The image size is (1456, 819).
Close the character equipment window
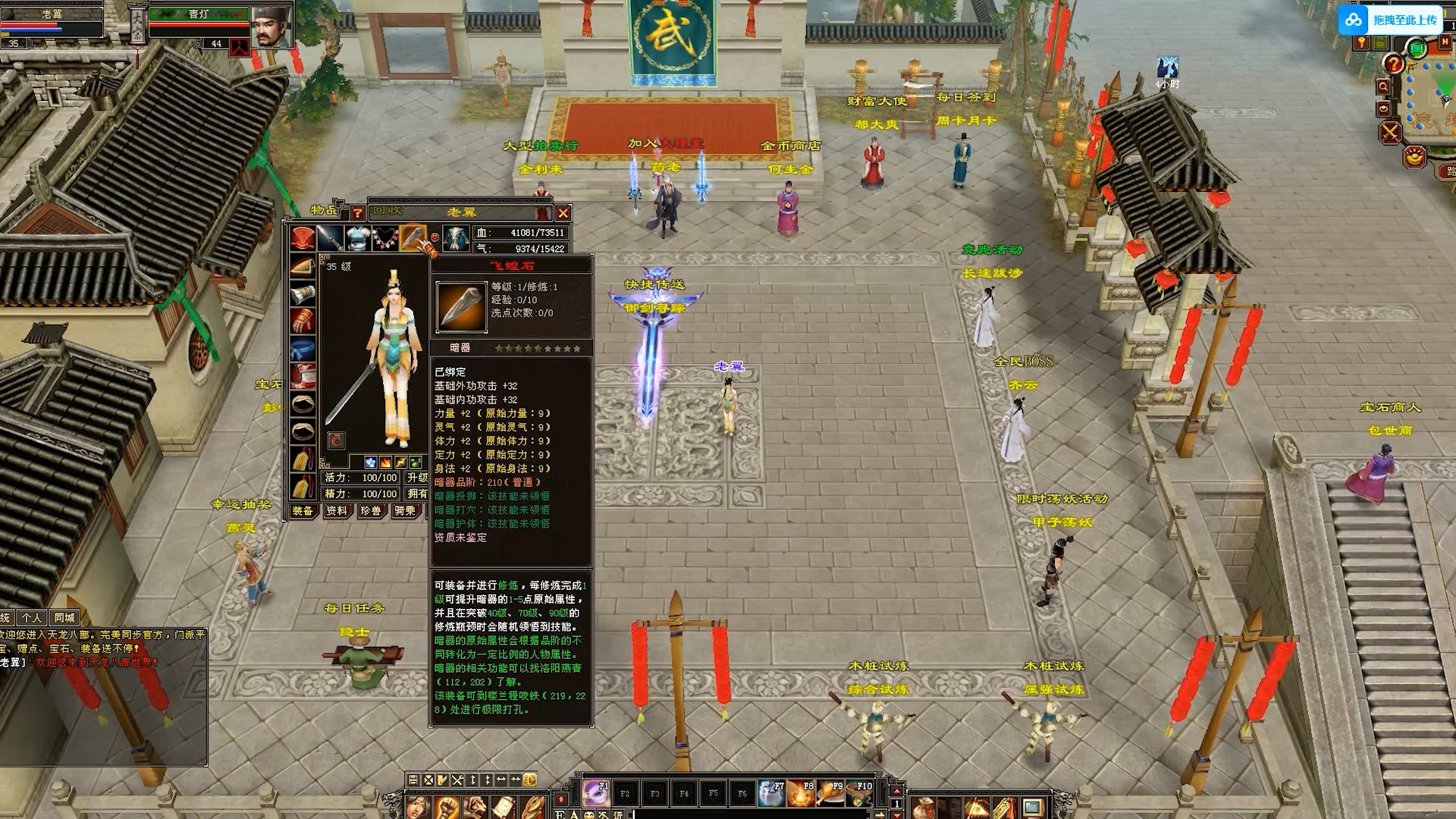[563, 213]
